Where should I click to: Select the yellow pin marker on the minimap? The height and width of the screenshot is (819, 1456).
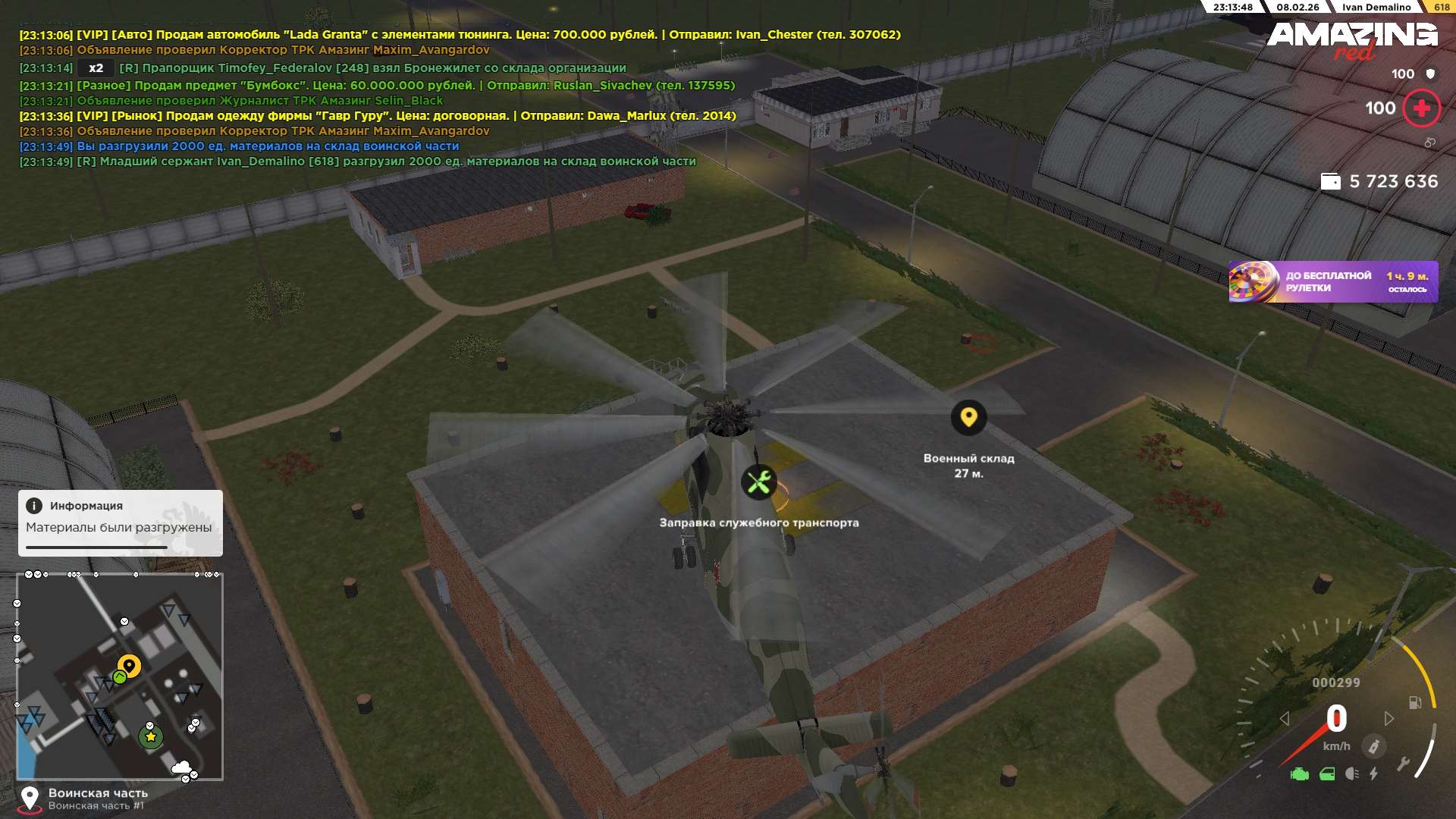click(129, 666)
